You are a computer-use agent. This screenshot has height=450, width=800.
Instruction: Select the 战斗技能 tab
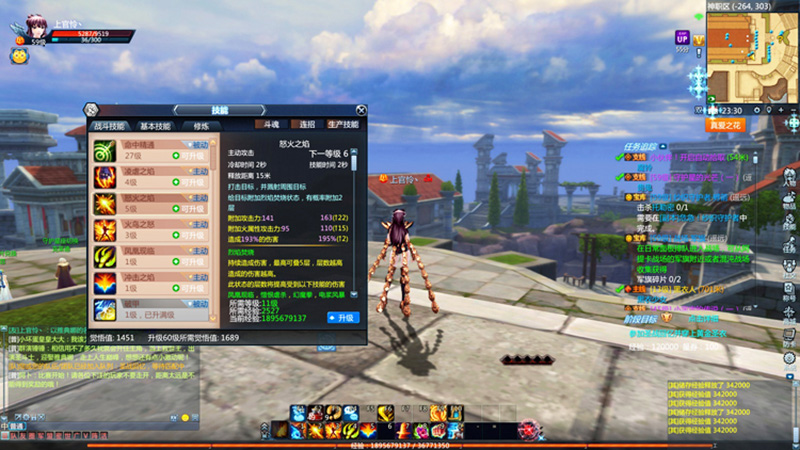pyautogui.click(x=110, y=127)
